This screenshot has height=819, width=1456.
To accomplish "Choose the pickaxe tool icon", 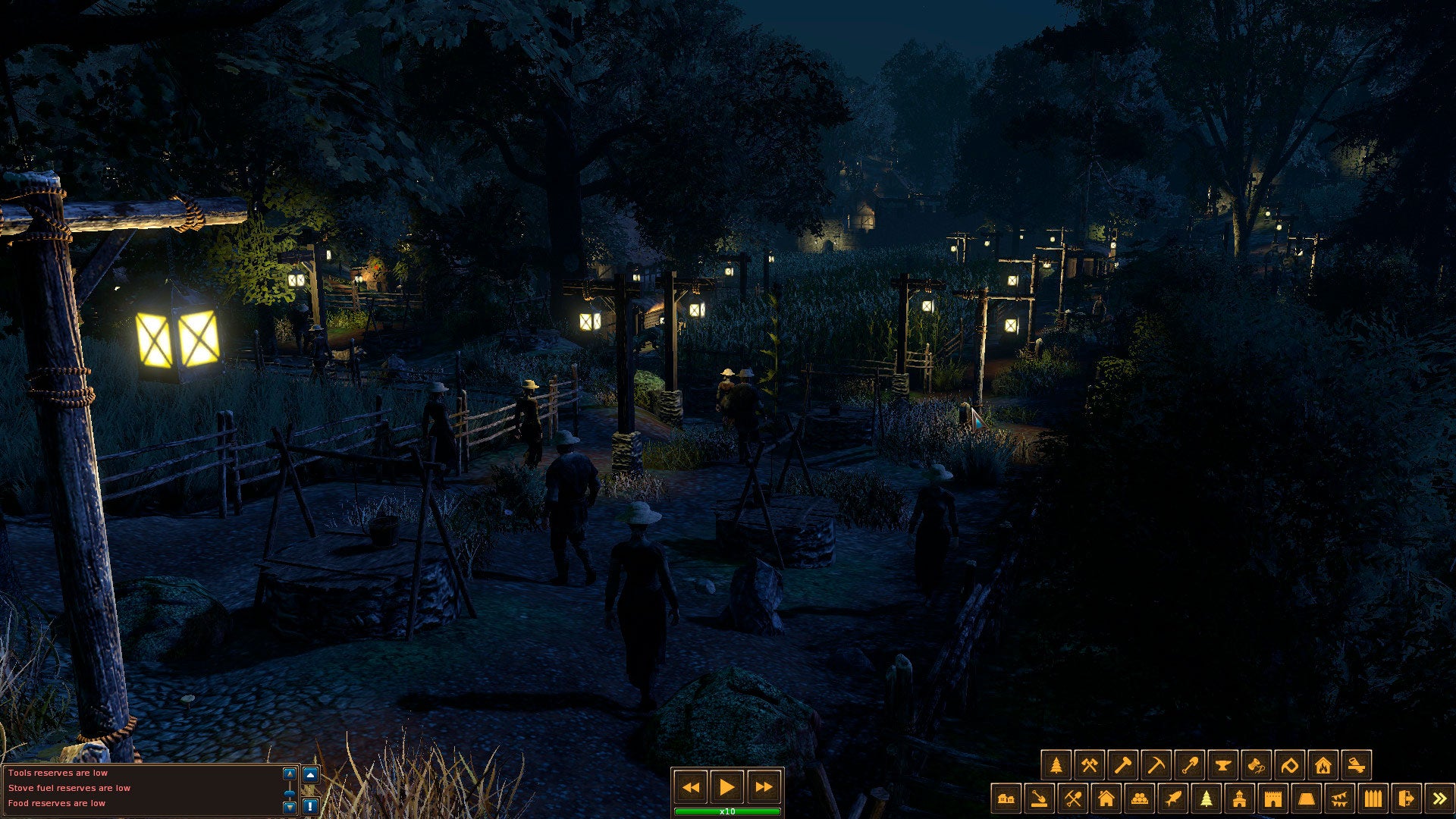I will click(x=1156, y=765).
